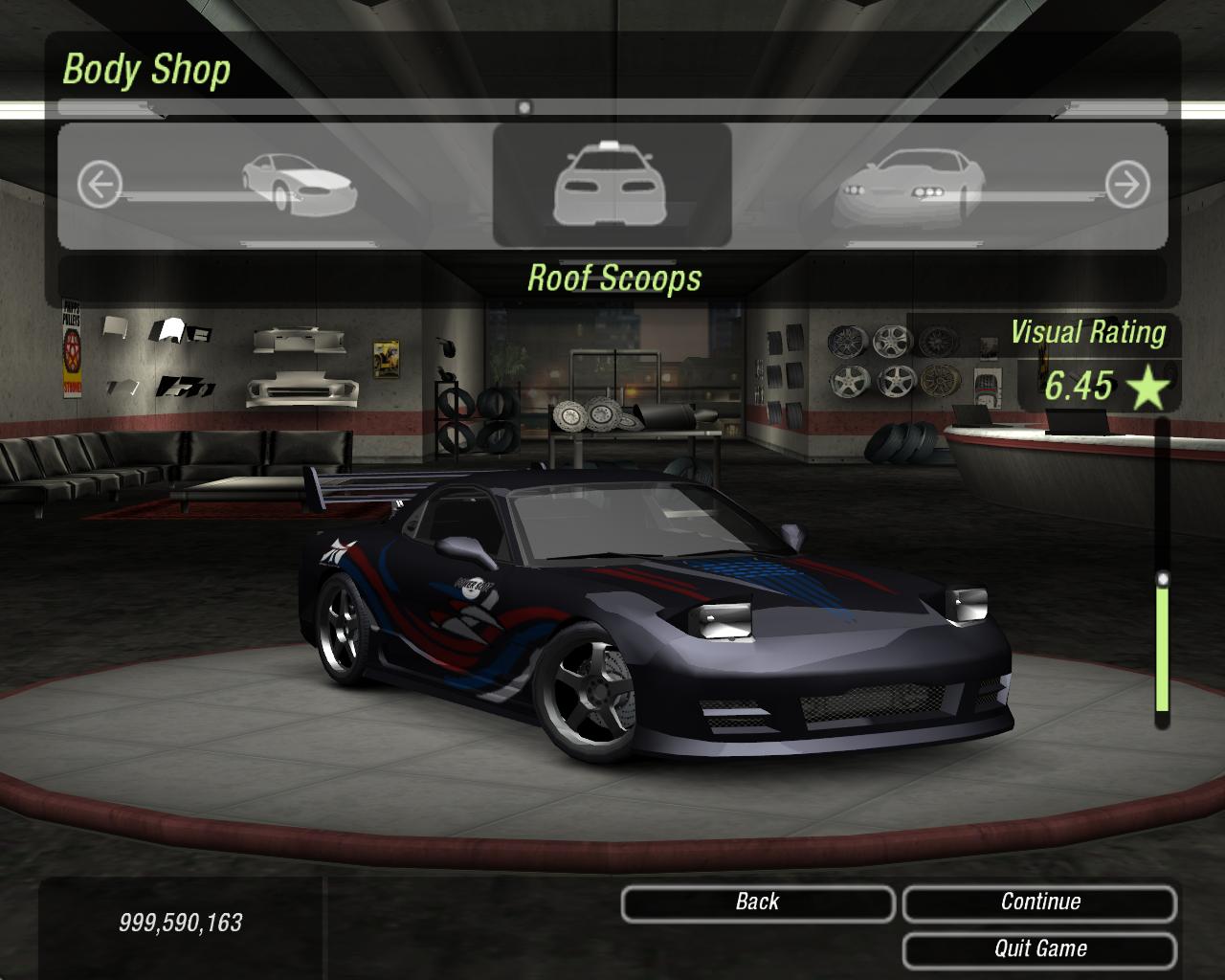Proceed with the Continue button
The image size is (1225, 980).
pos(1039,902)
